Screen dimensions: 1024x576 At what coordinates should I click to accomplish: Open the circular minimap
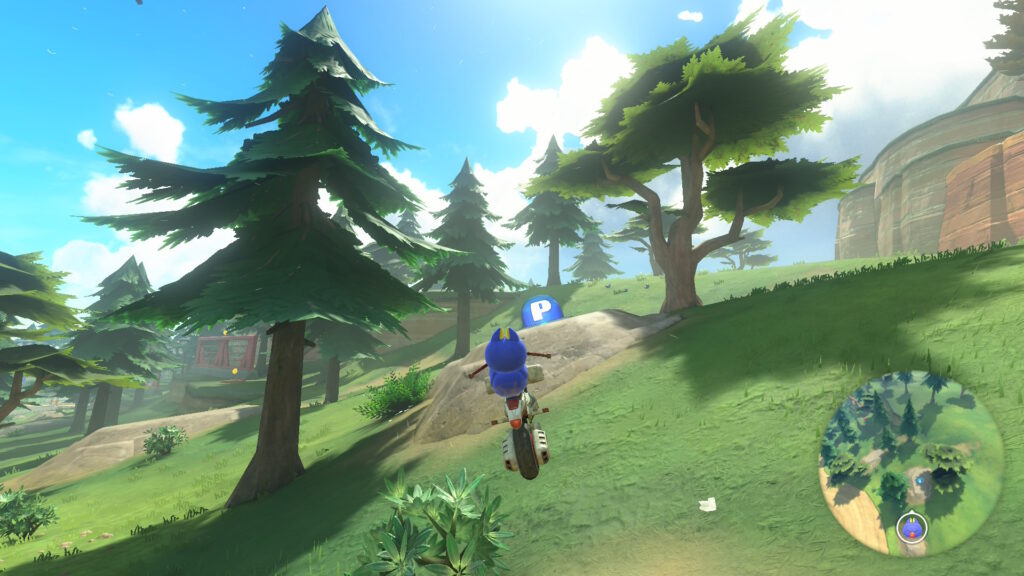click(x=910, y=463)
